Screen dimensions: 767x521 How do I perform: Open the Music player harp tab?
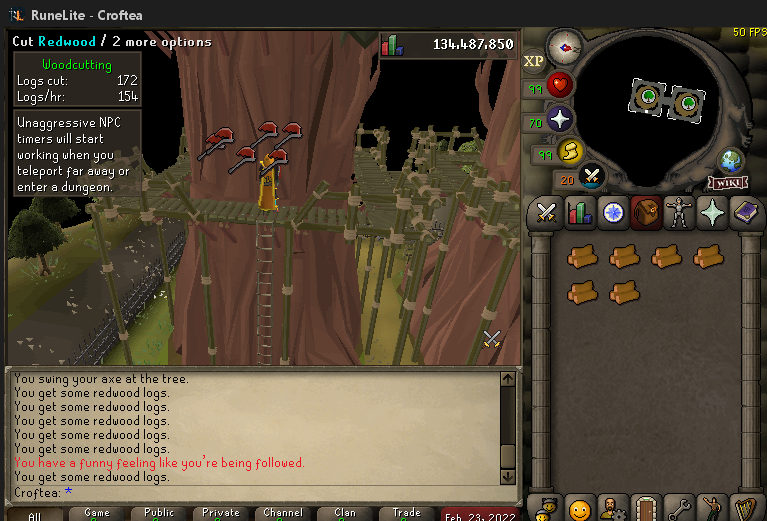pyautogui.click(x=744, y=508)
